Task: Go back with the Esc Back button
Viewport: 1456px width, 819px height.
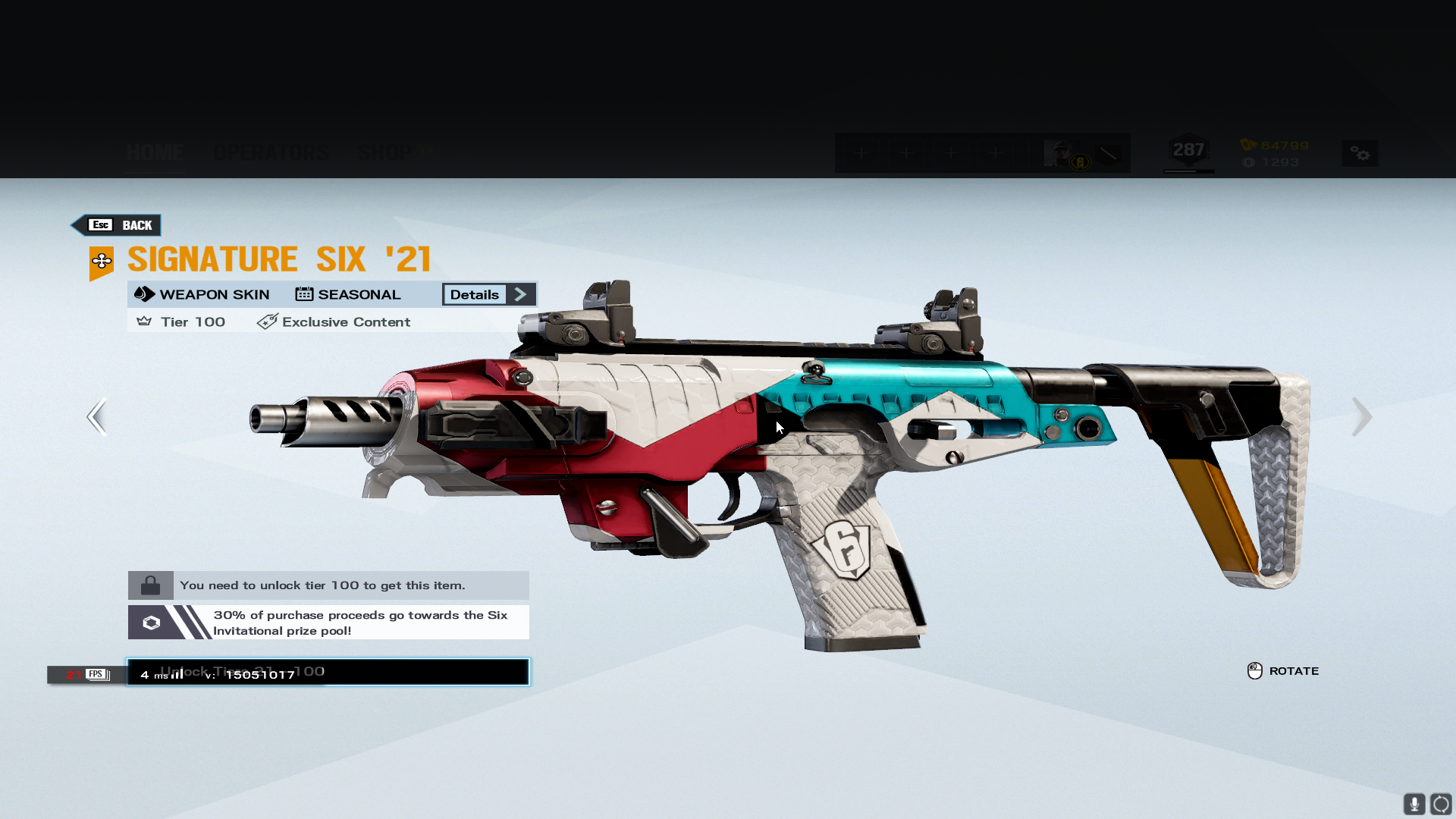Action: click(117, 225)
